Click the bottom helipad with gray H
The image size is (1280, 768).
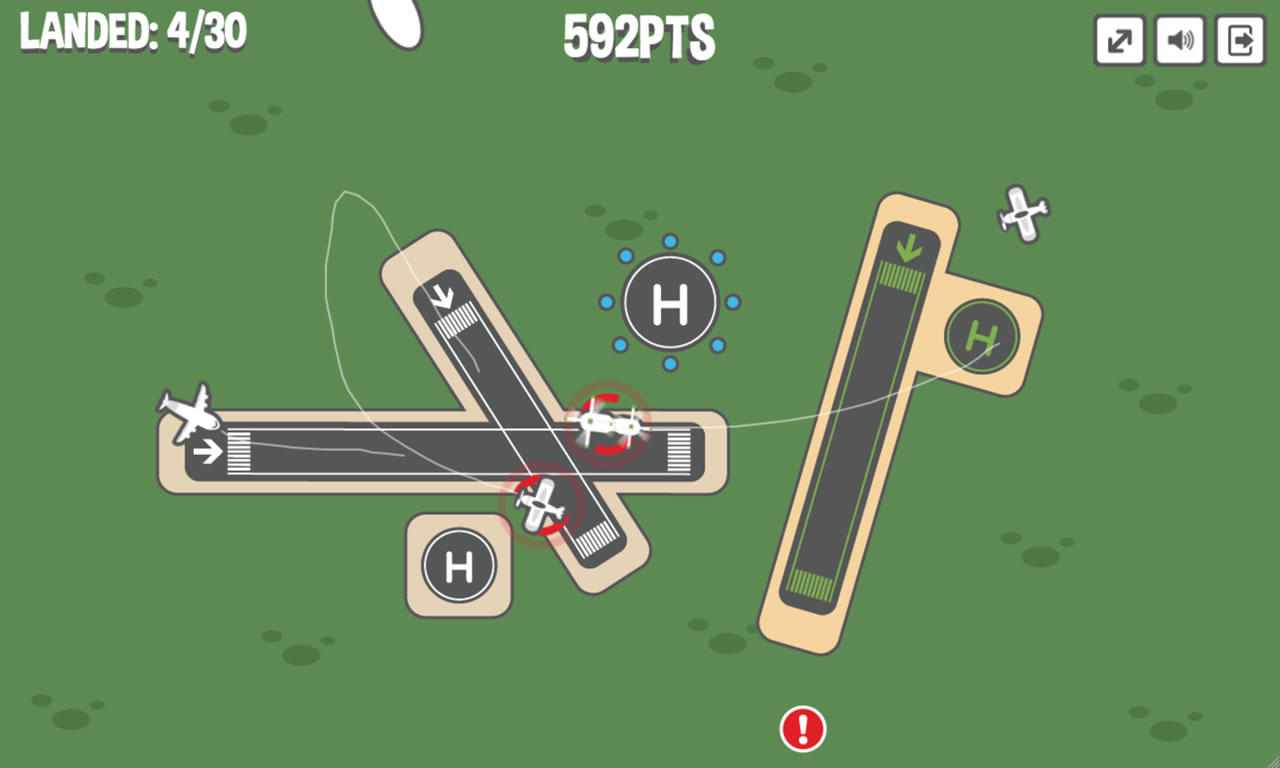point(459,565)
